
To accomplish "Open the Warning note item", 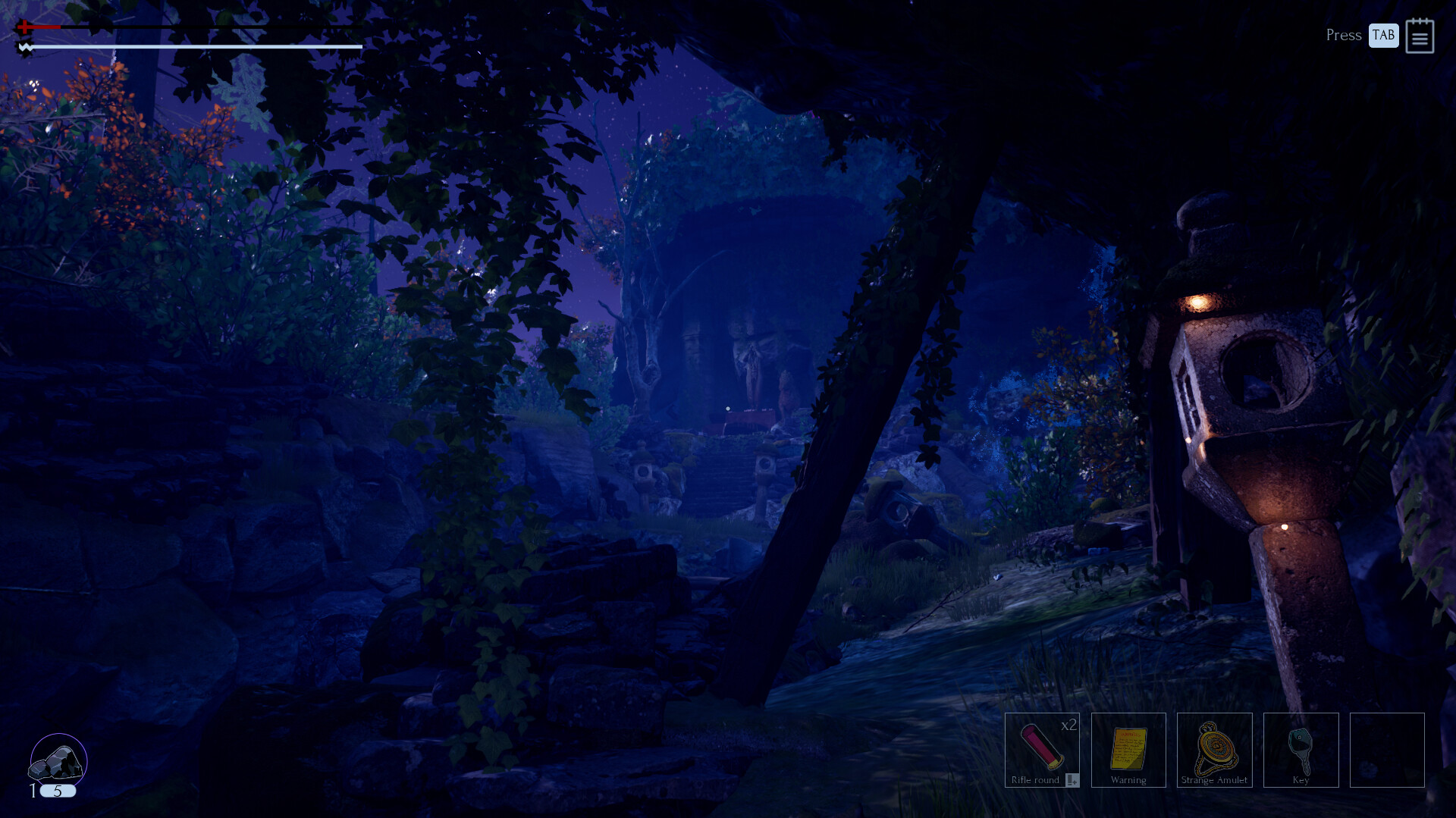I will (x=1128, y=751).
